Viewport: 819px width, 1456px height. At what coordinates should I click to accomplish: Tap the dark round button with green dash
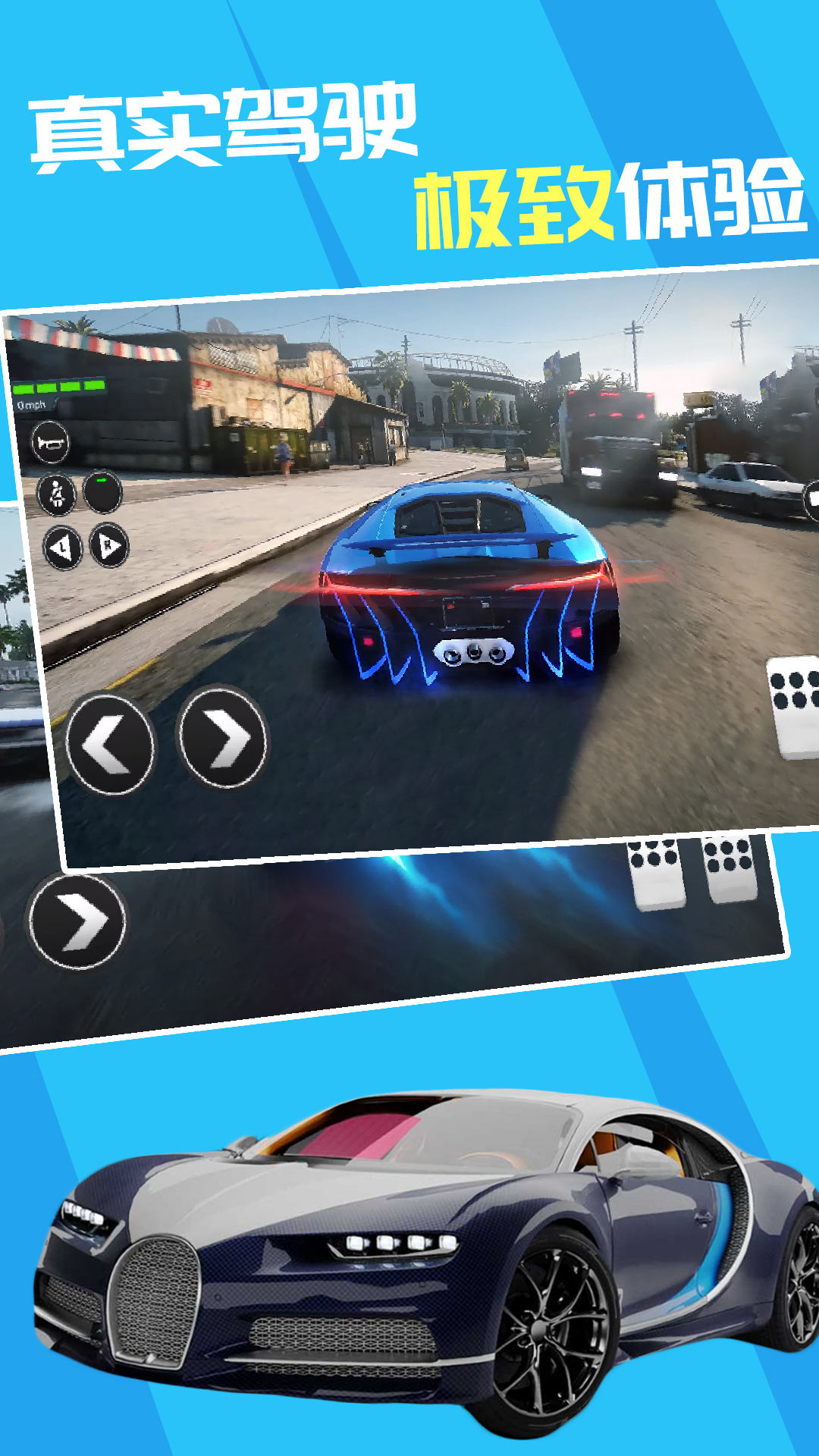point(102,492)
